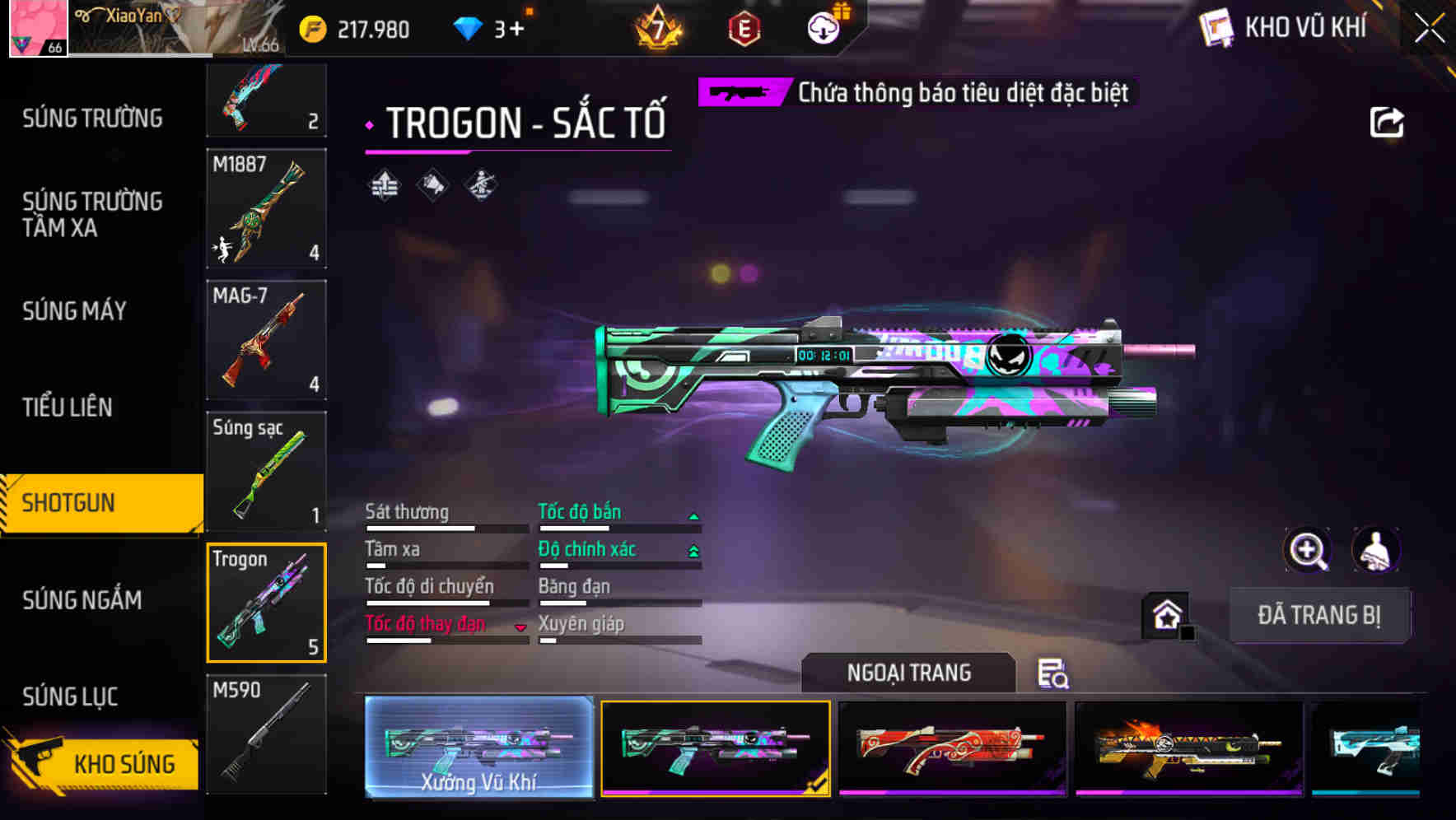Click the share icon at top right
Screen dimensions: 1456x820
[x=1388, y=121]
